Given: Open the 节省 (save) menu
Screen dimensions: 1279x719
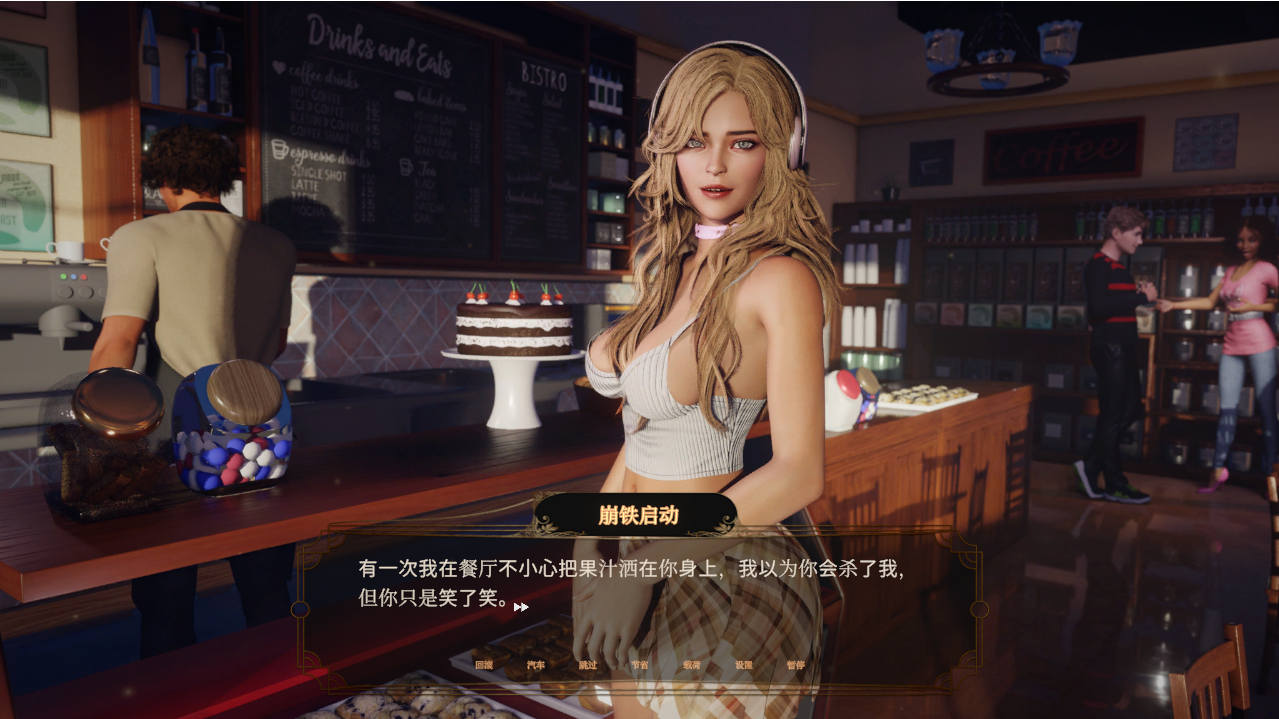Looking at the screenshot, I should point(640,665).
